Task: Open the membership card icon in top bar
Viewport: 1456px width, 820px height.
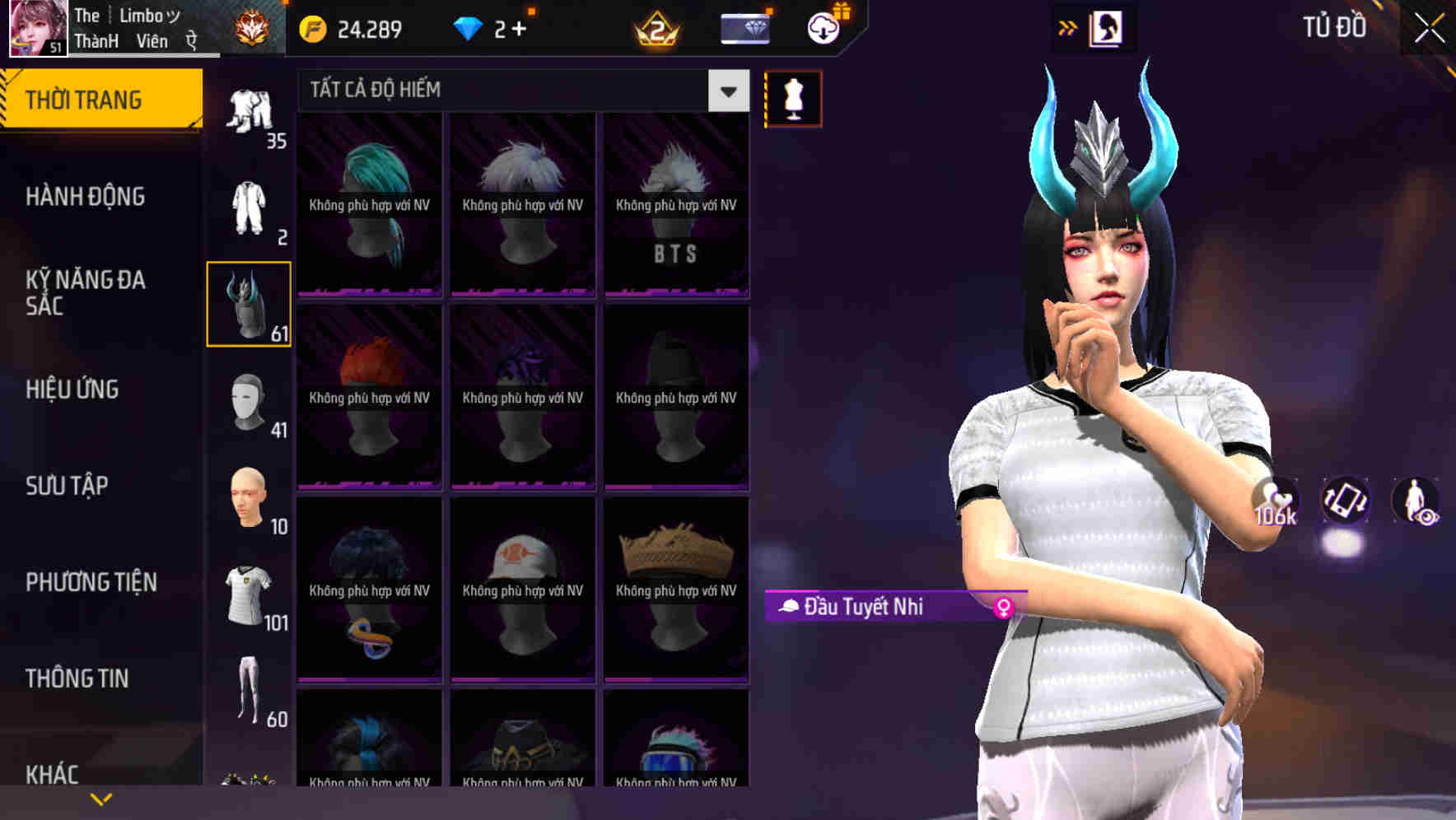Action: [x=744, y=28]
